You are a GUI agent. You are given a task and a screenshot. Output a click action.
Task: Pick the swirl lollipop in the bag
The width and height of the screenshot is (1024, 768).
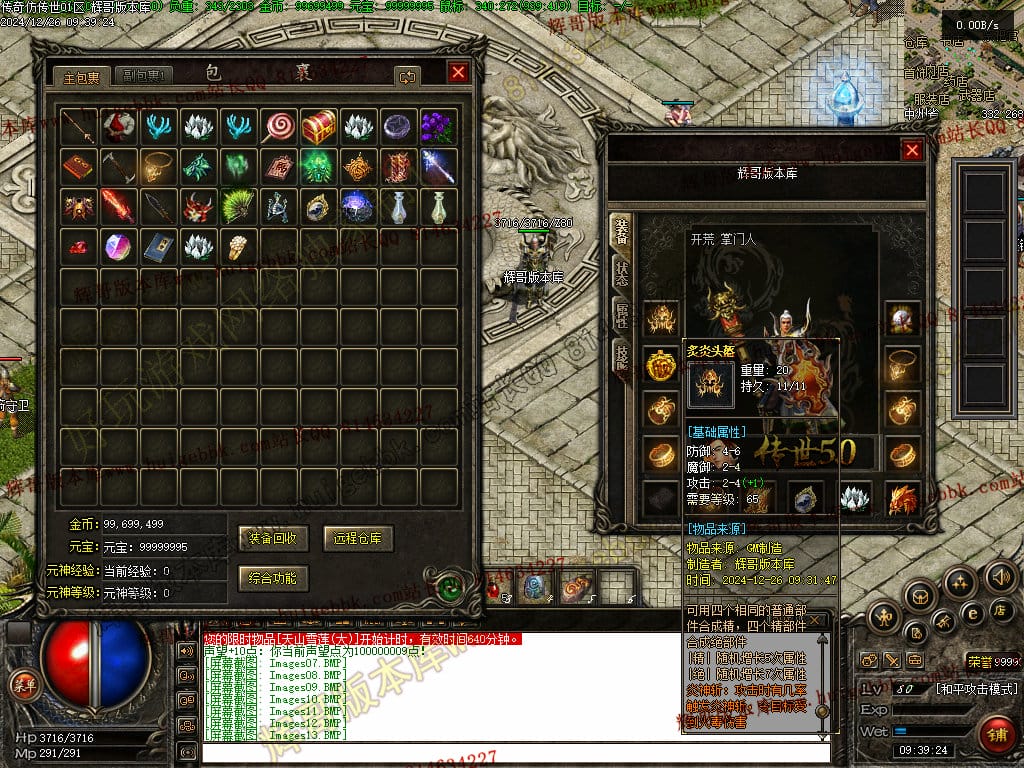point(279,126)
